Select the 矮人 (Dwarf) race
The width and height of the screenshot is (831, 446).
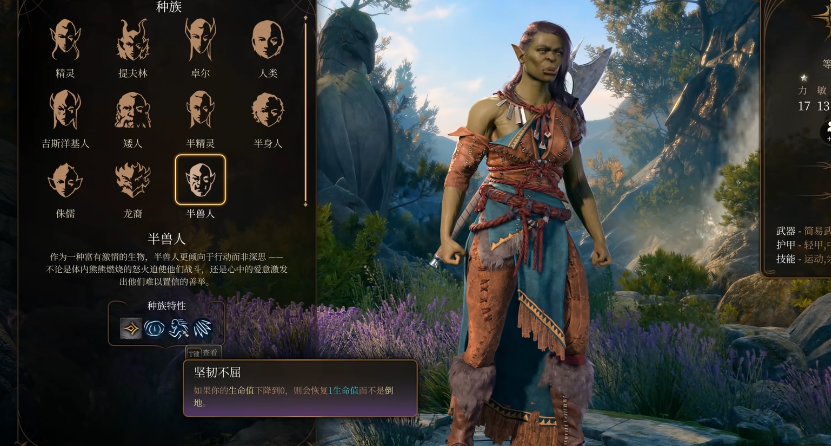click(133, 110)
